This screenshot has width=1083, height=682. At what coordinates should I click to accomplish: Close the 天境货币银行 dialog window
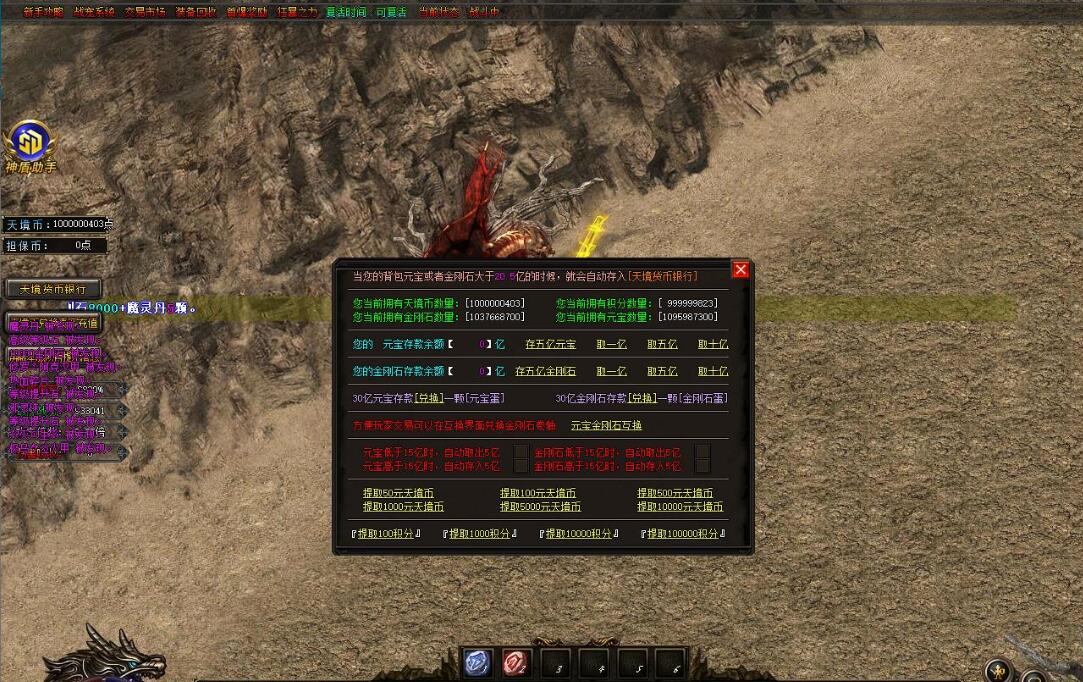(740, 270)
